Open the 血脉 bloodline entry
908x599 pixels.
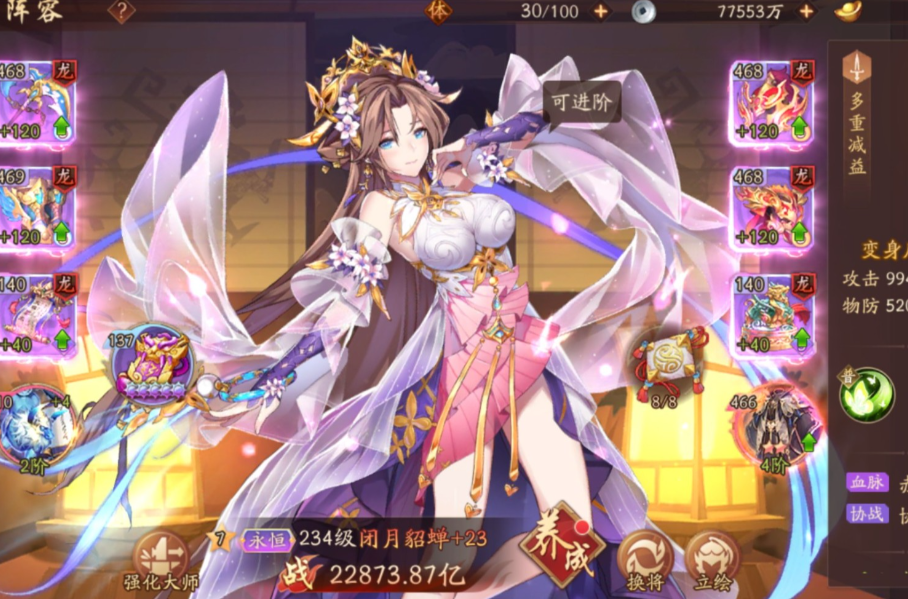click(865, 482)
